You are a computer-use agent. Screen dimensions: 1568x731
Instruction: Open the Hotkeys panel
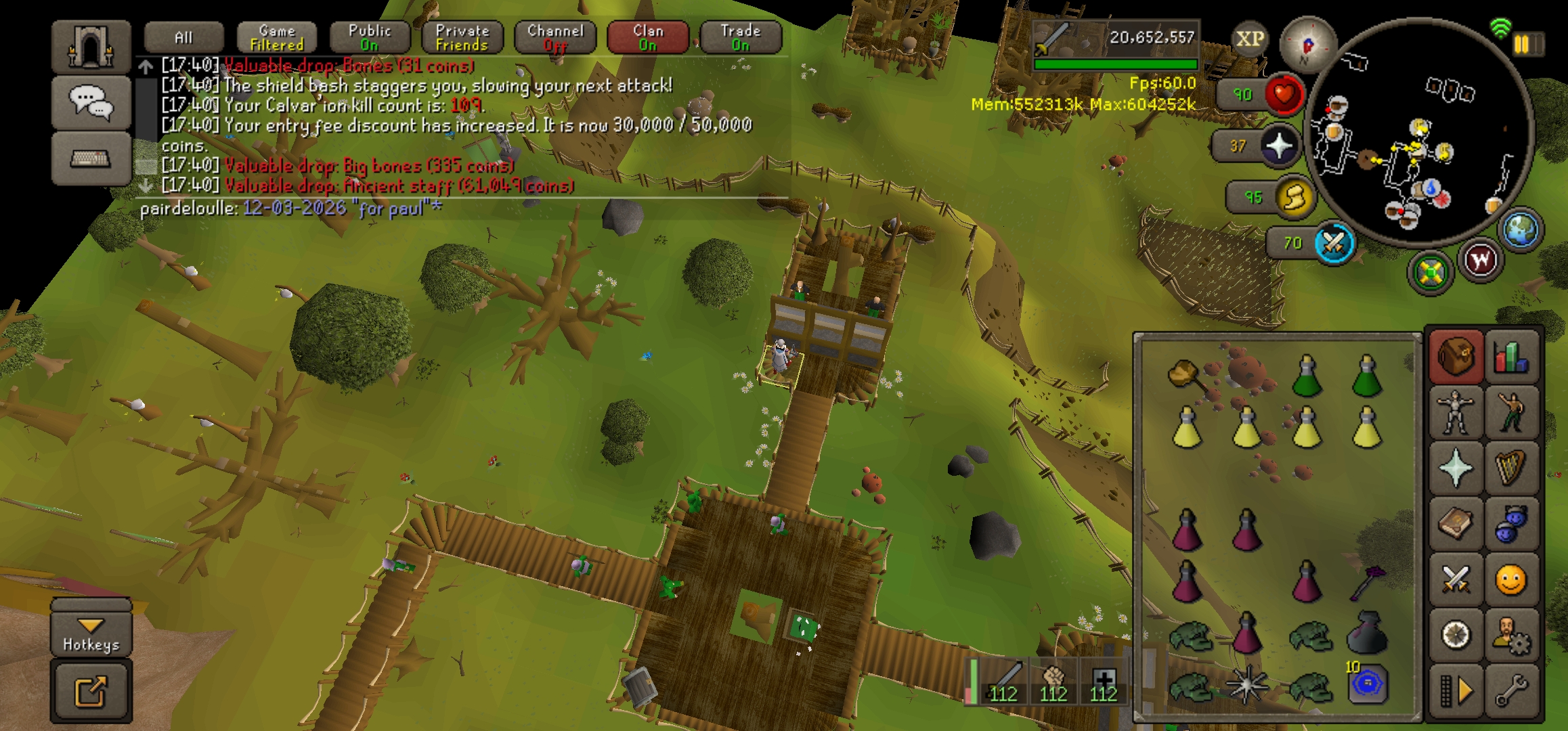pyautogui.click(x=91, y=634)
